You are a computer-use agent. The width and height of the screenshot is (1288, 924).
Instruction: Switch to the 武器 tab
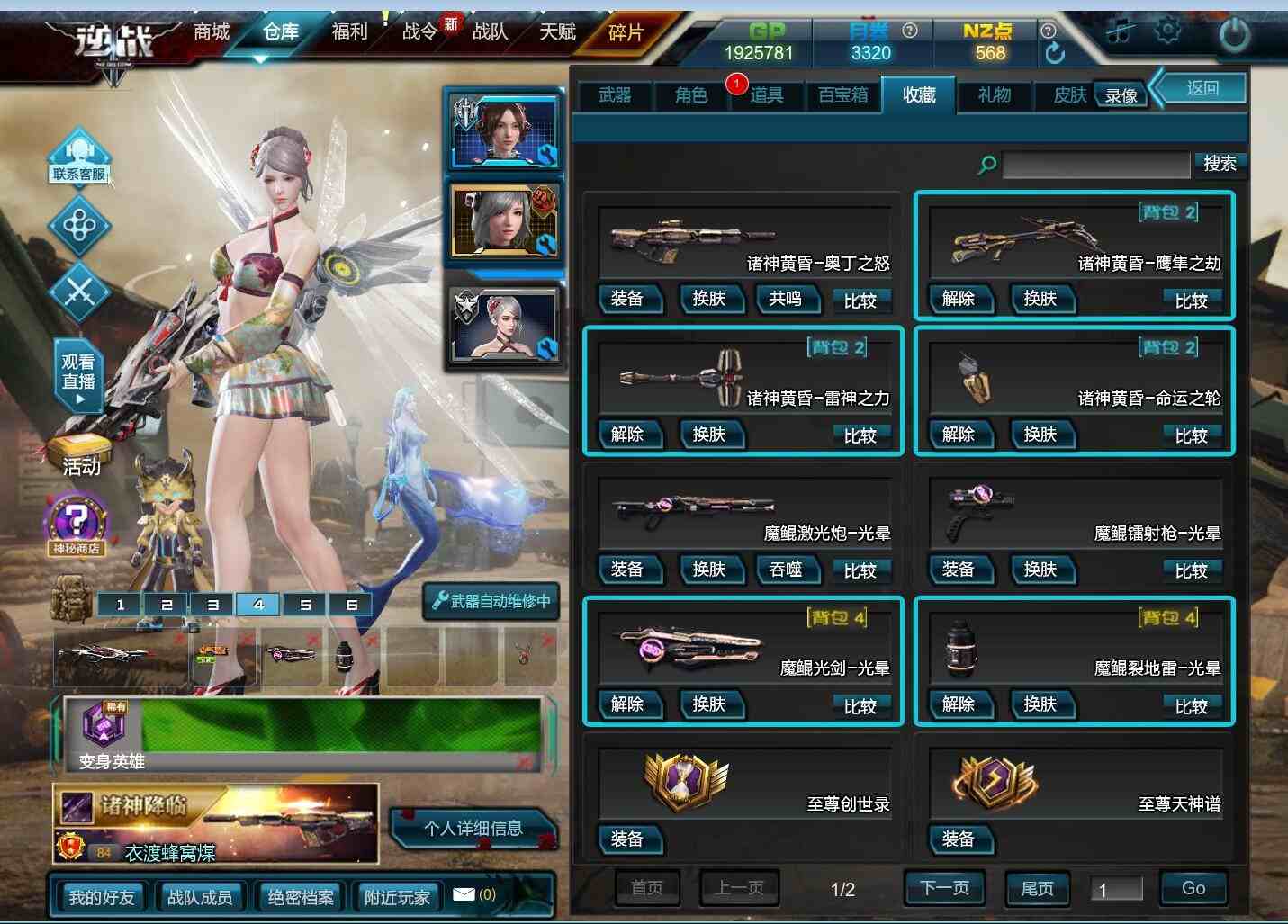click(x=615, y=95)
